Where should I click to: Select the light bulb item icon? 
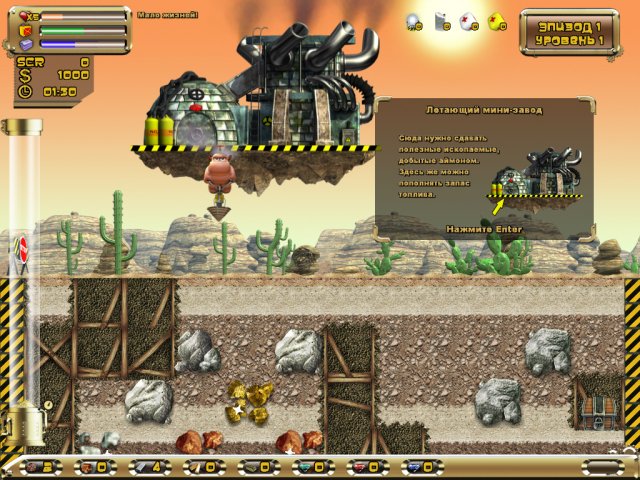(x=413, y=20)
